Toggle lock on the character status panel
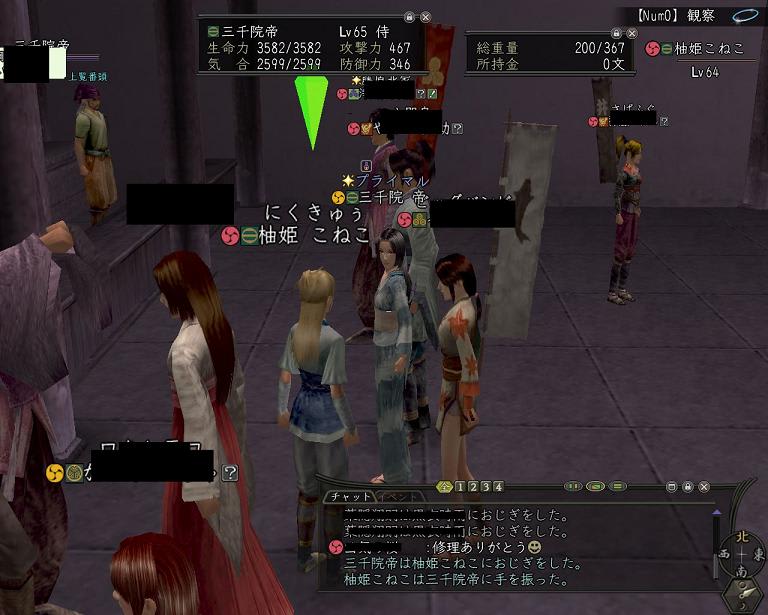Screen dimensions: 768x615 (409, 18)
